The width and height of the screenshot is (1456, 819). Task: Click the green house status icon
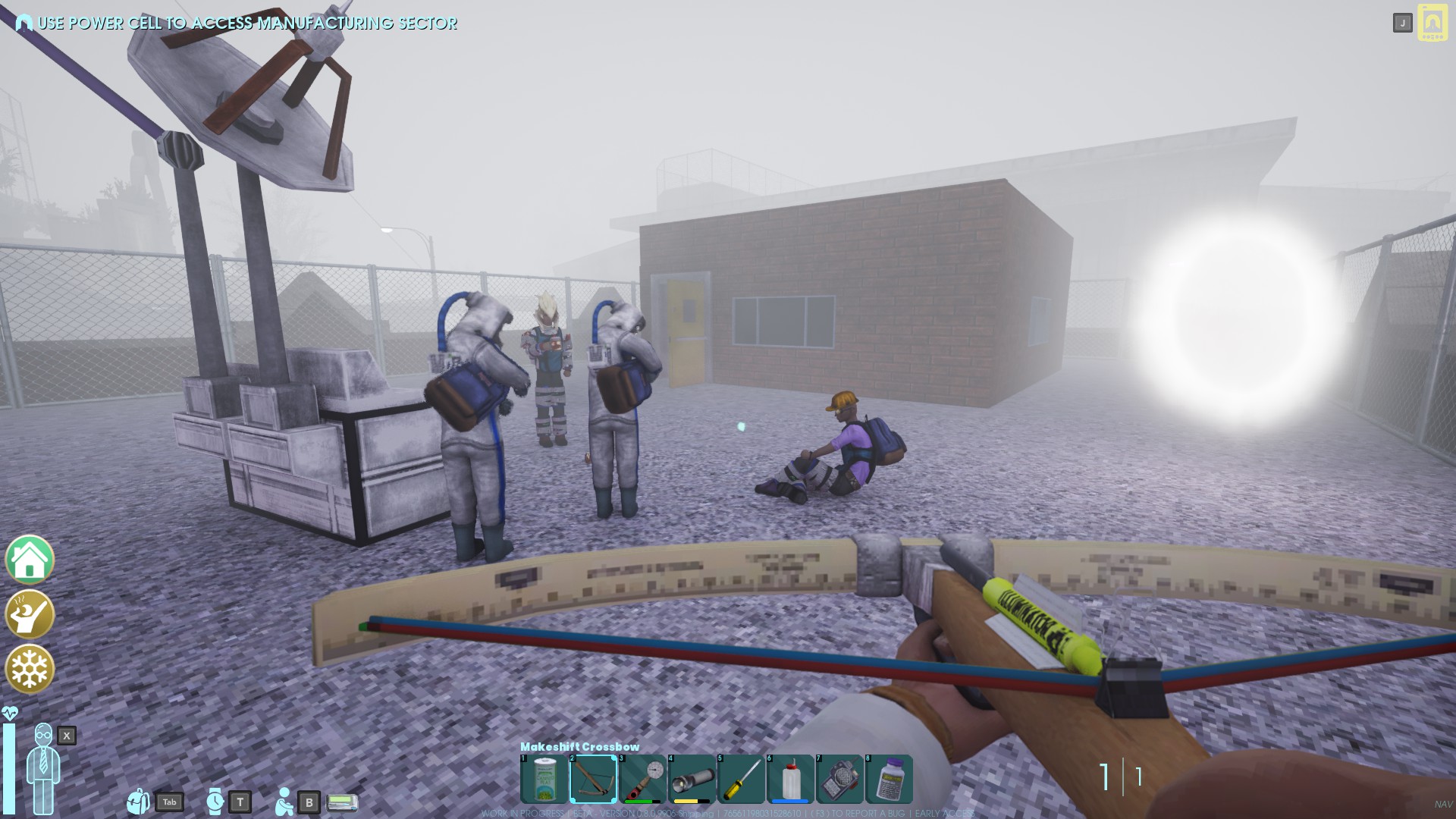click(x=30, y=560)
